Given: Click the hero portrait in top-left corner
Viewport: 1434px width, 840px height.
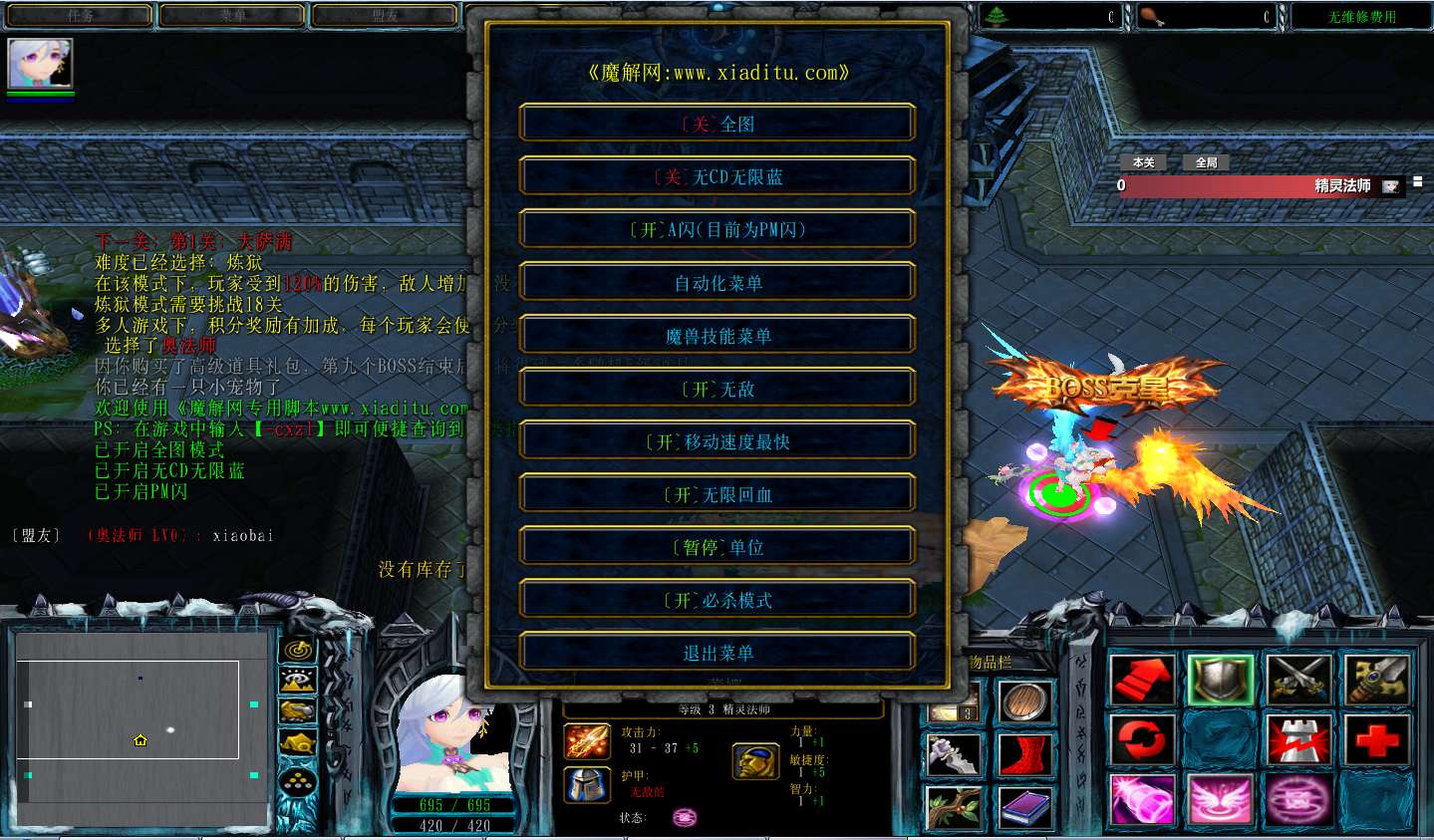Looking at the screenshot, I should 39,62.
